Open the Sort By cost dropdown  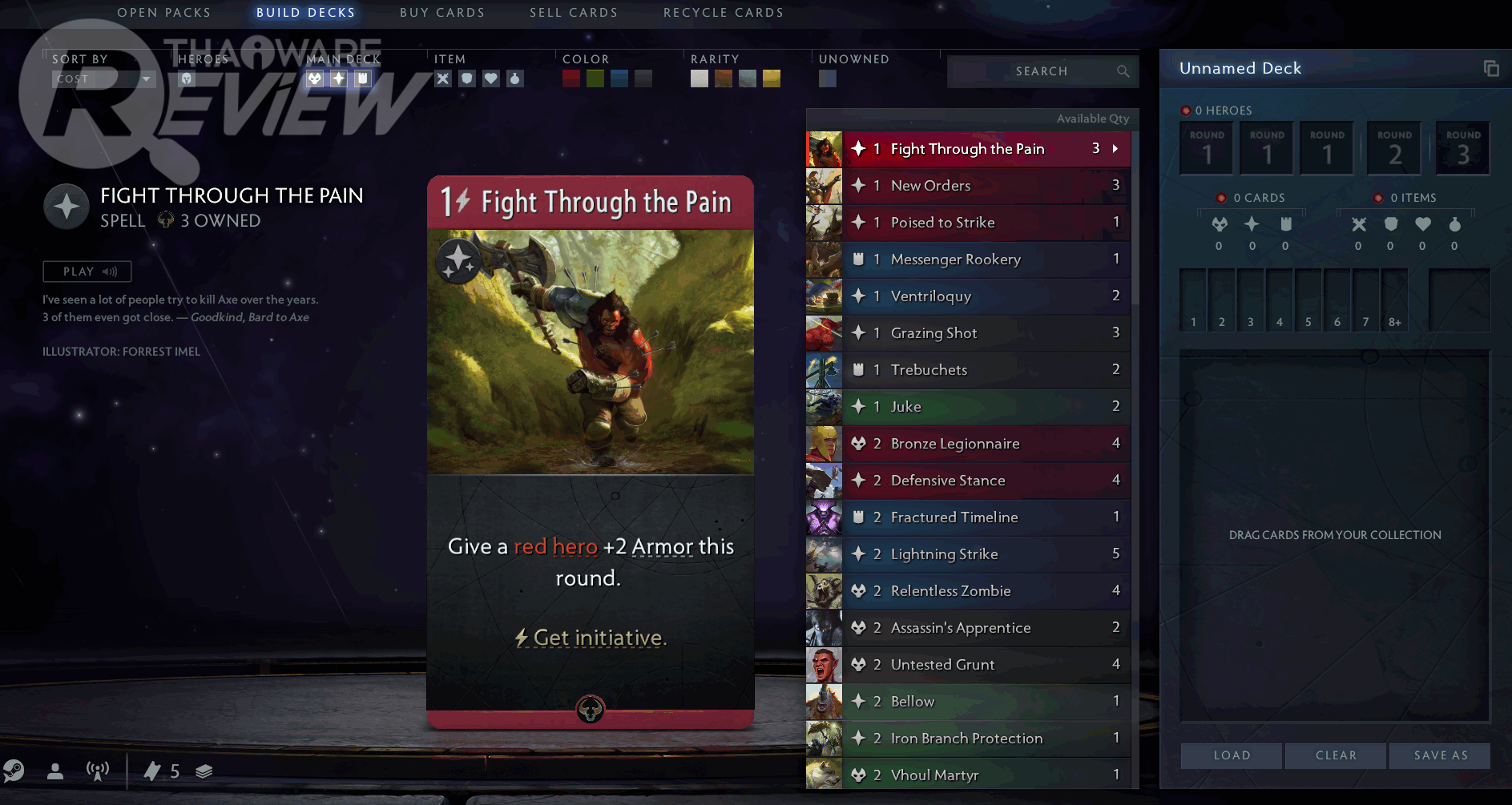[x=103, y=78]
